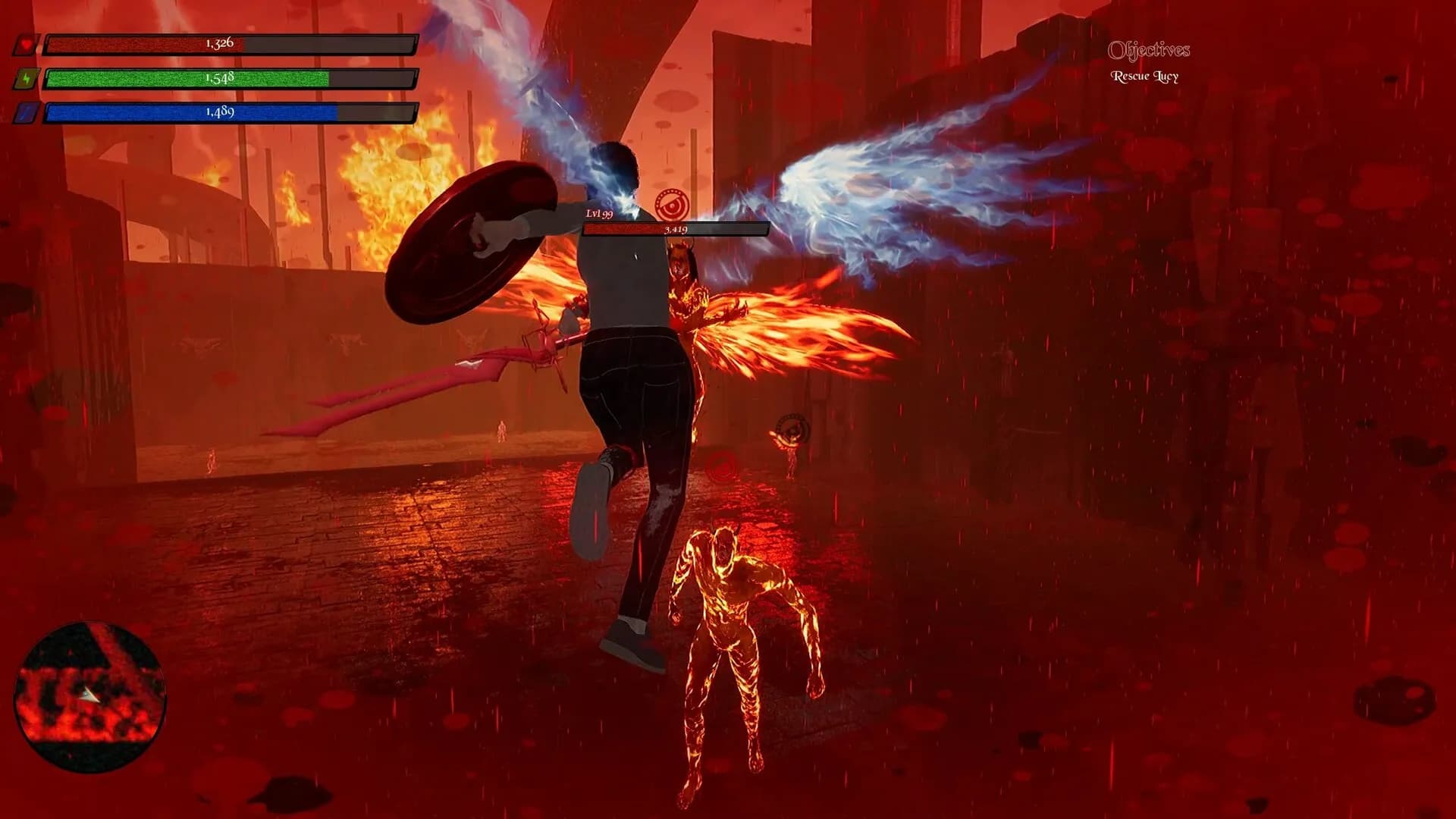
Task: Click the blue mana icon
Action: point(27,113)
